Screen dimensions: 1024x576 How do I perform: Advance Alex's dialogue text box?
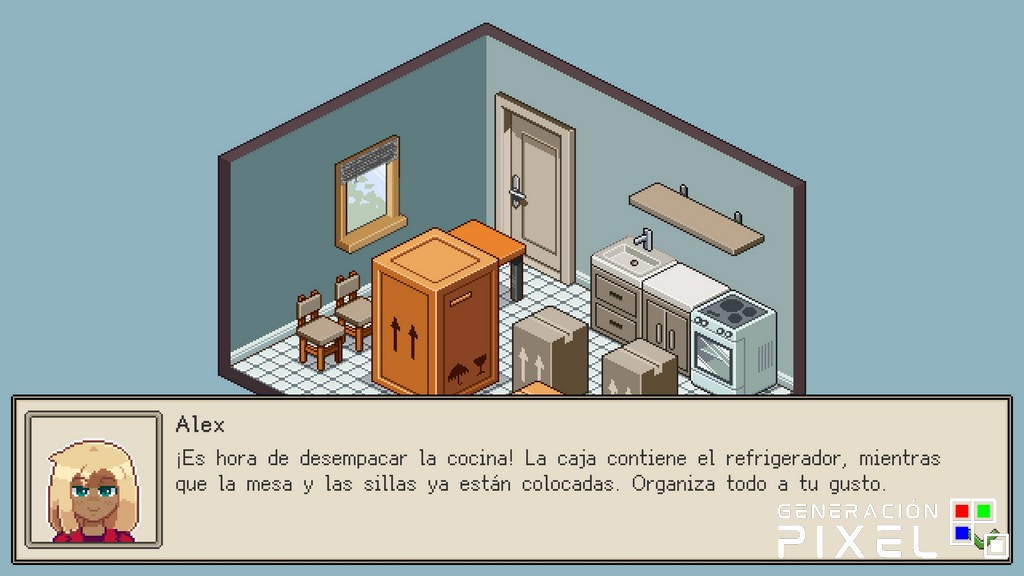pyautogui.click(x=560, y=478)
